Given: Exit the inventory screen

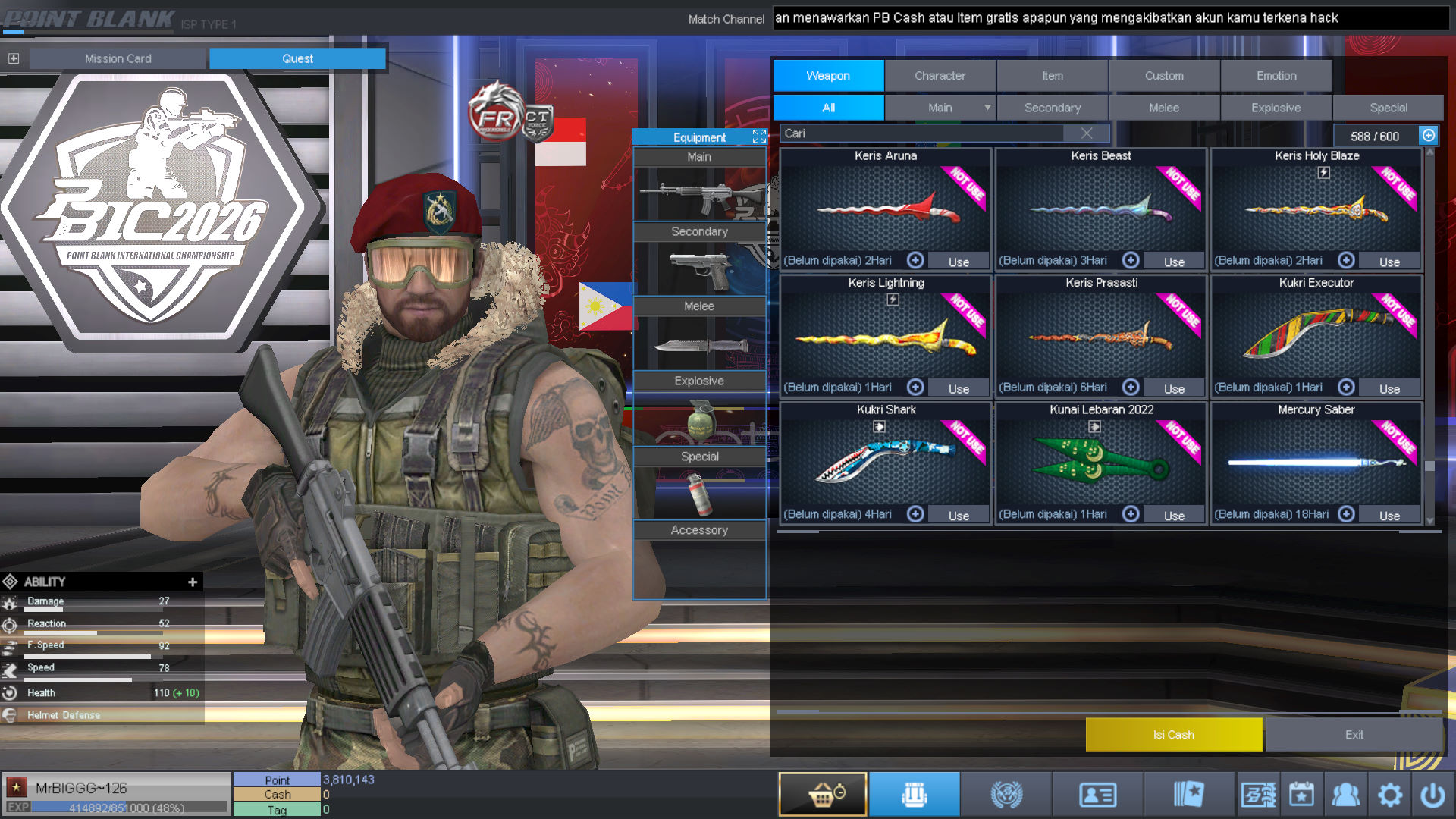Looking at the screenshot, I should [1354, 734].
